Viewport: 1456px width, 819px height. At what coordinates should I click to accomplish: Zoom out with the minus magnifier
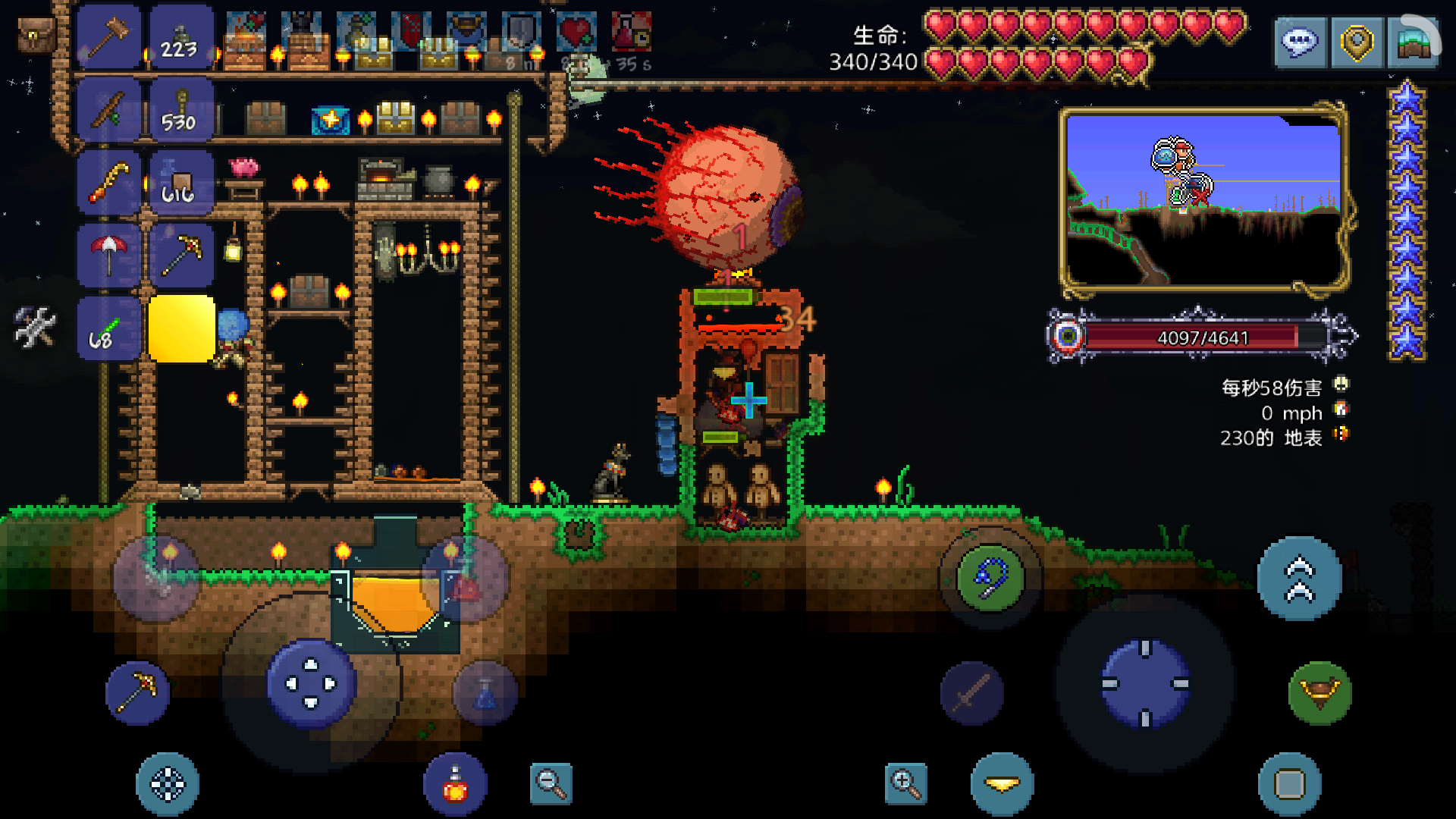[x=551, y=783]
